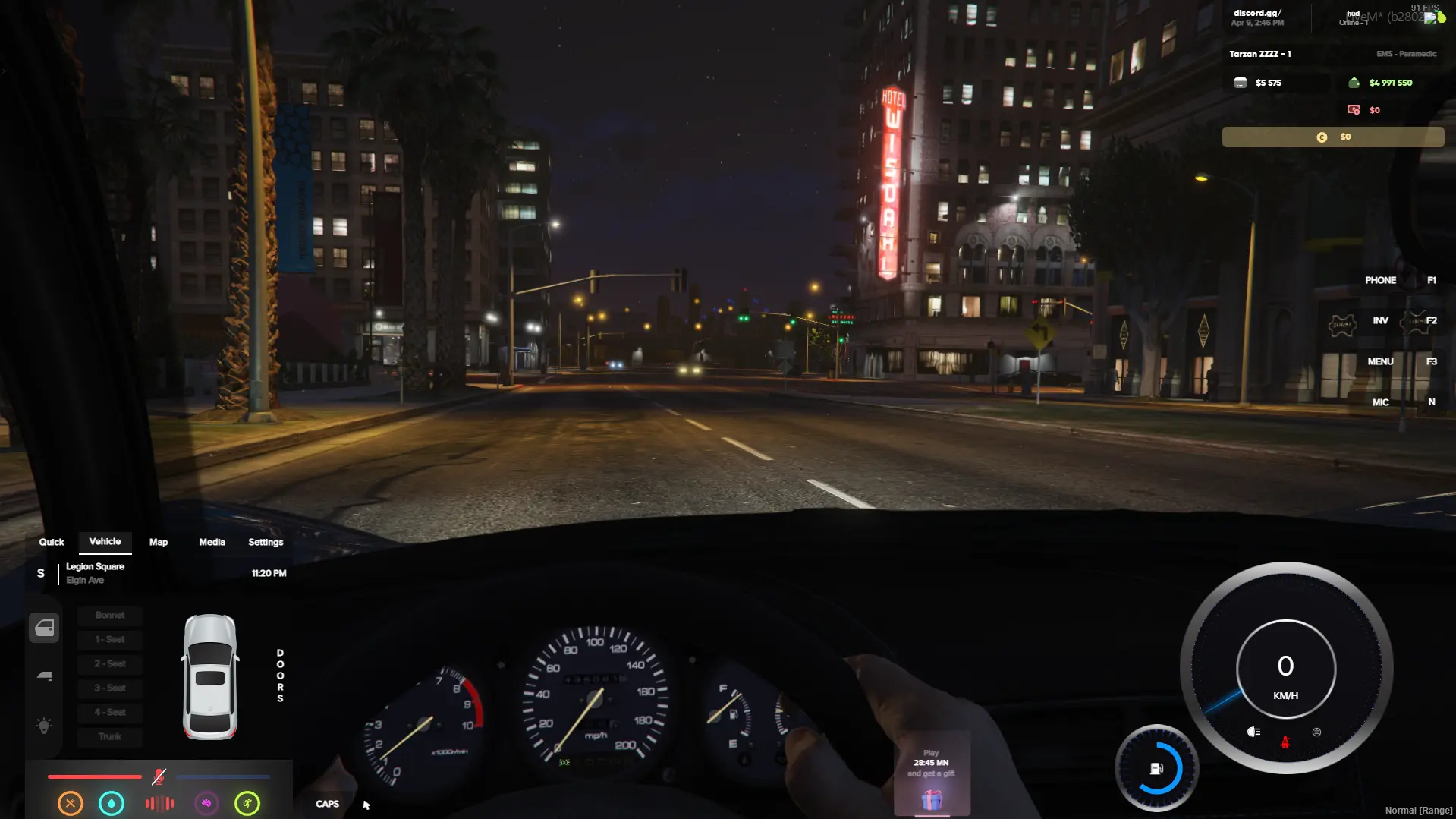
Task: Open the Map tab
Action: [x=159, y=542]
